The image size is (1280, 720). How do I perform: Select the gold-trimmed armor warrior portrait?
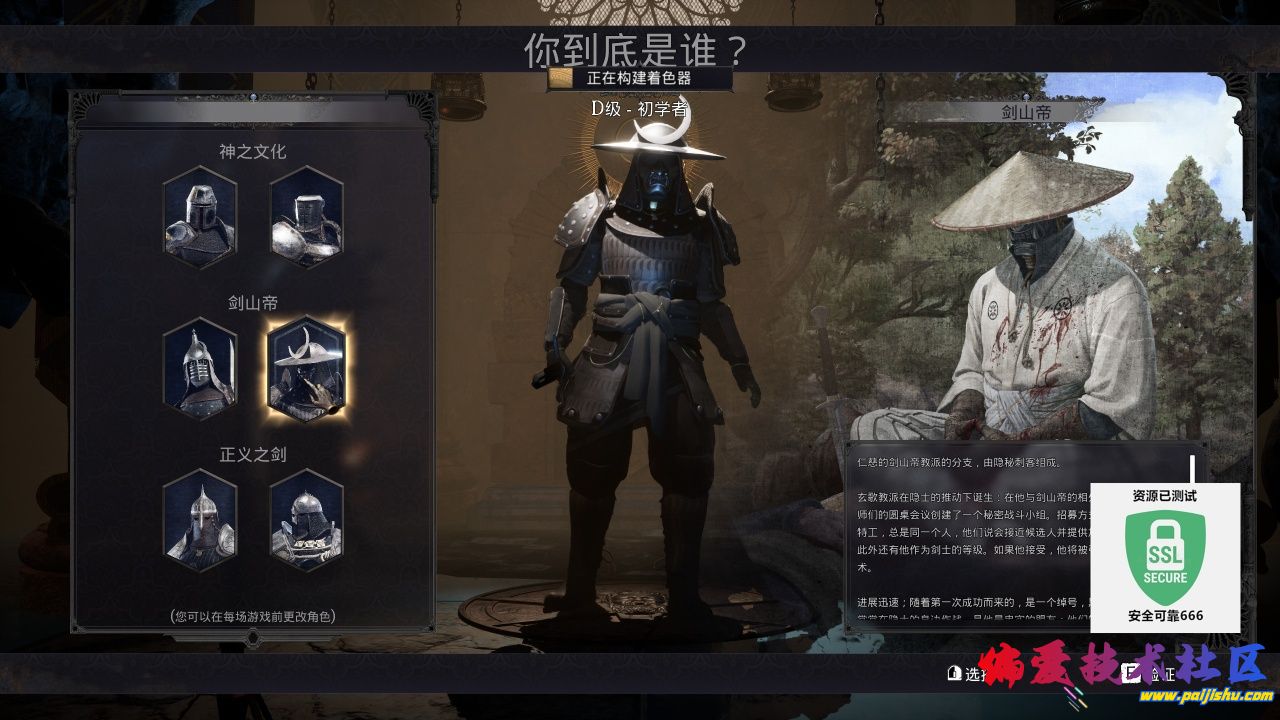pyautogui.click(x=306, y=520)
